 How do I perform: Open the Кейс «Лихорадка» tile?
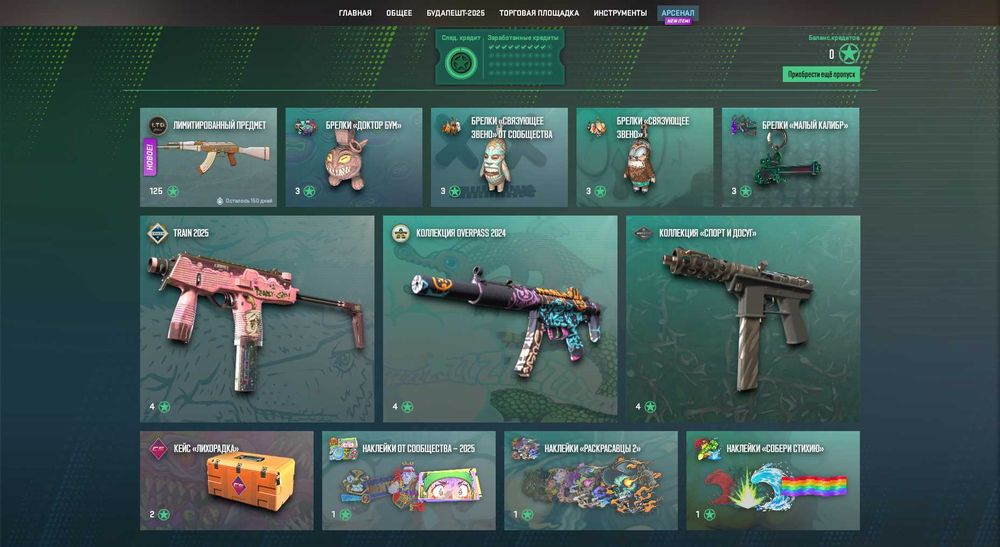pyautogui.click(x=226, y=480)
